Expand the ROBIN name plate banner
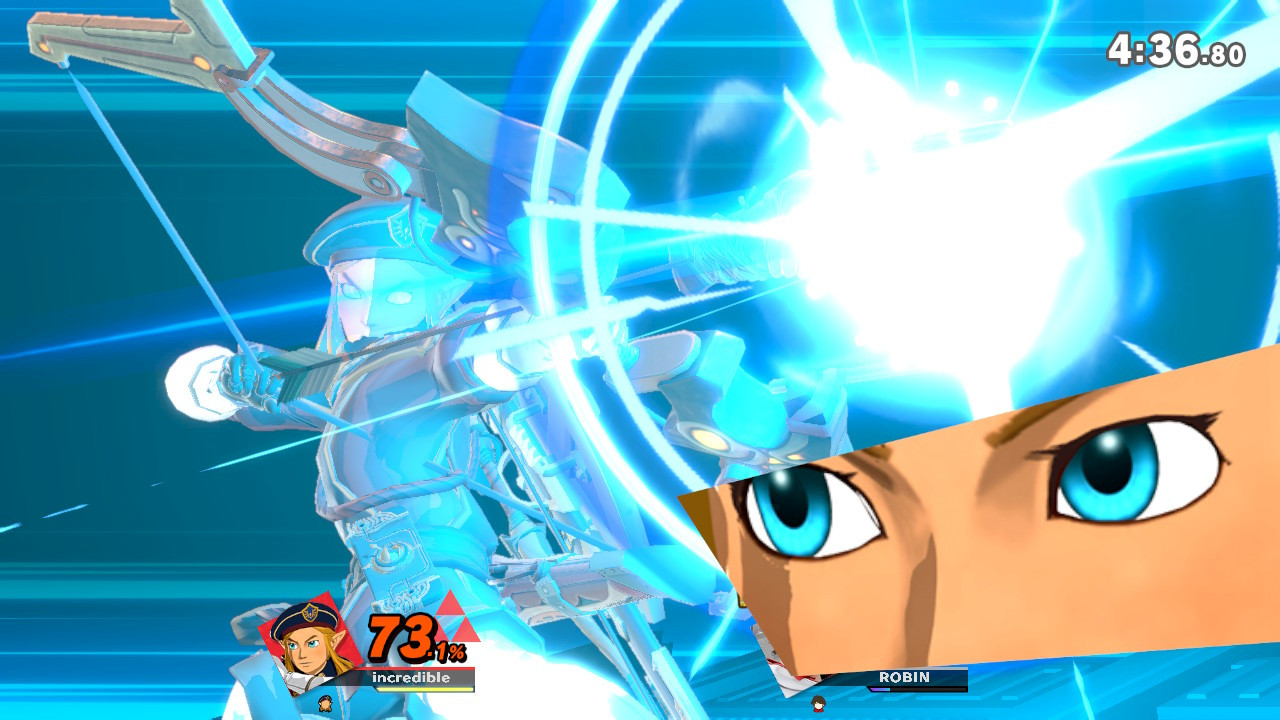 point(904,676)
